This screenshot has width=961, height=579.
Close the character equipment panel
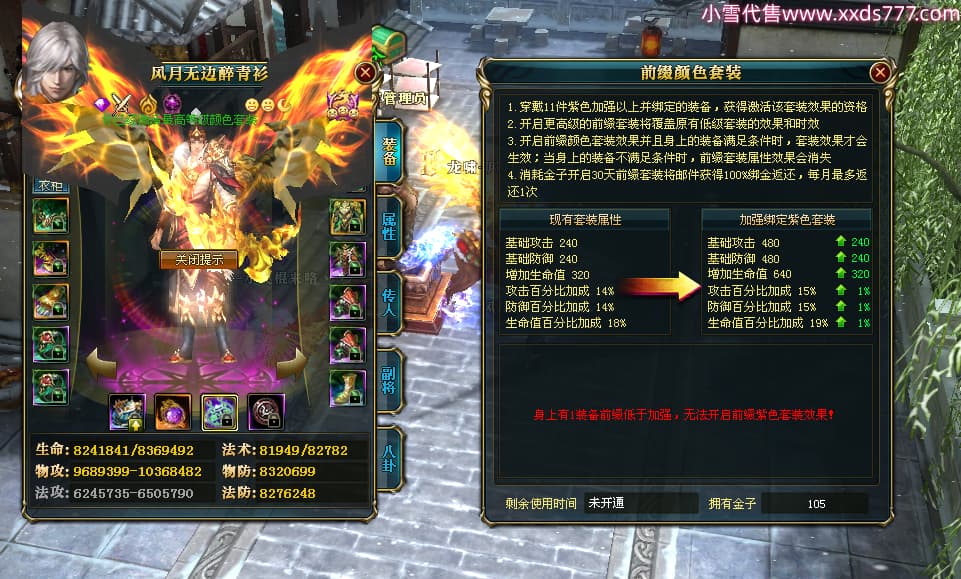366,72
